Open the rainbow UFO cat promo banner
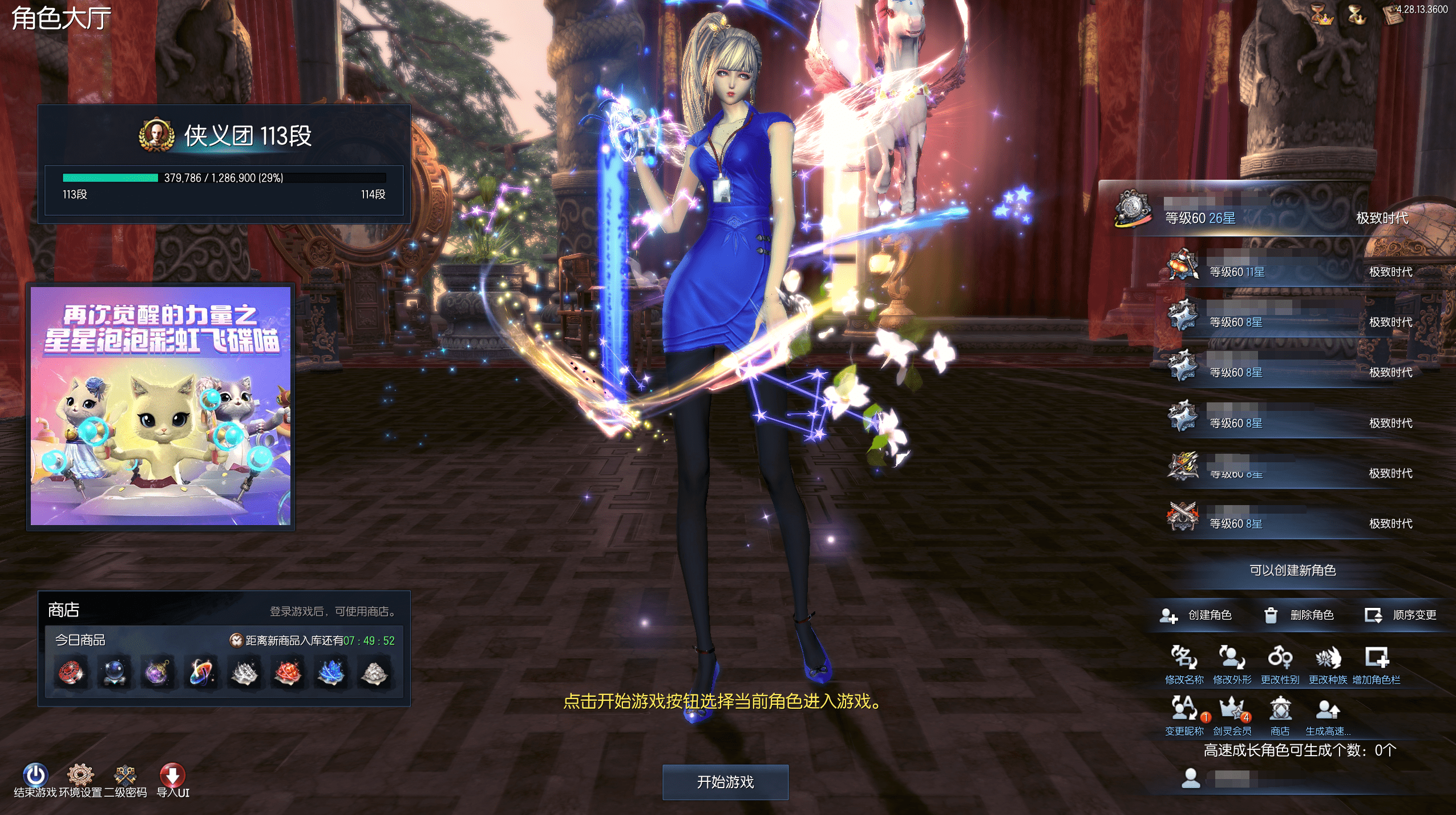 tap(160, 406)
